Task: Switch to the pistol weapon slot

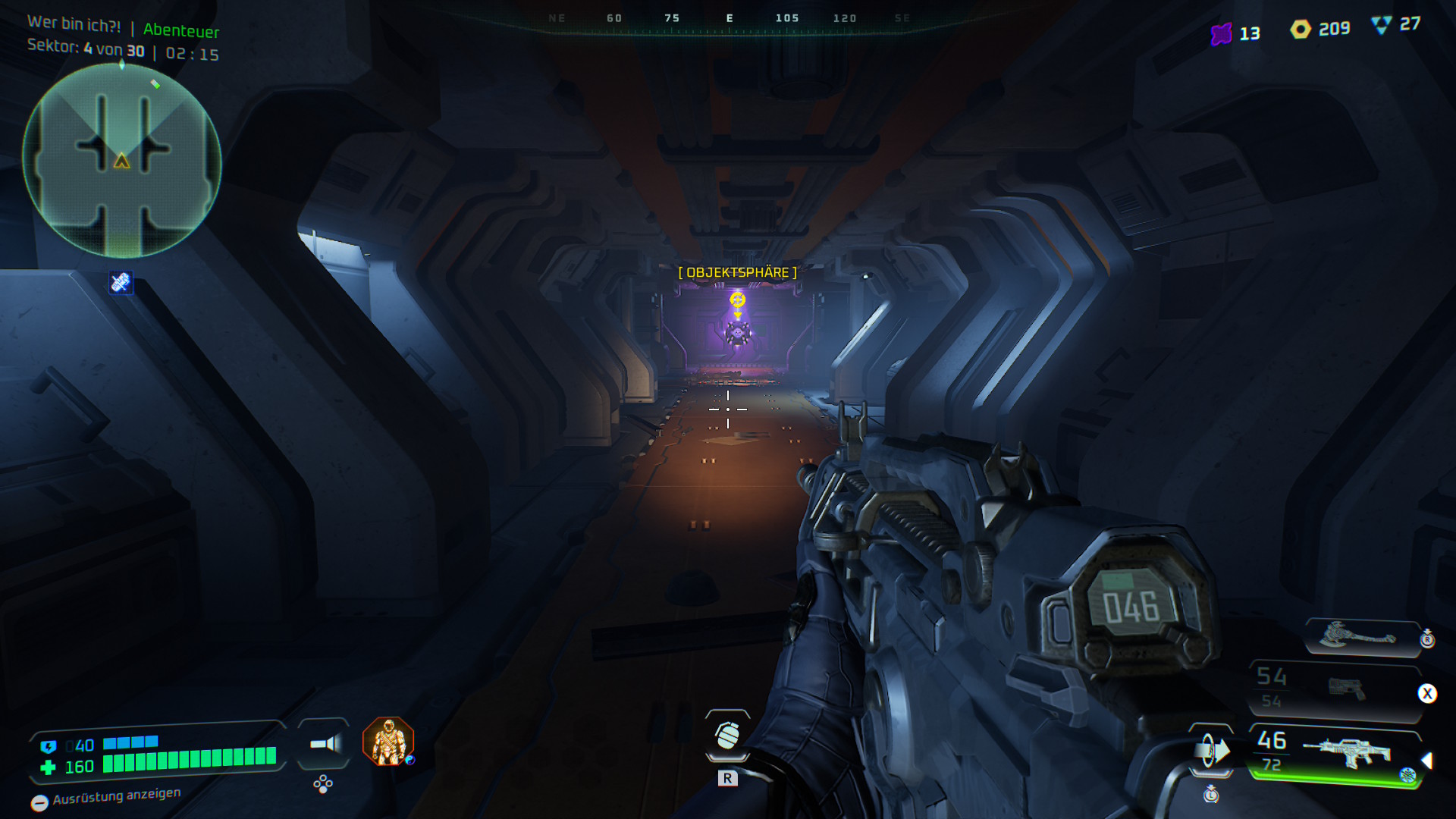Action: (x=1345, y=689)
